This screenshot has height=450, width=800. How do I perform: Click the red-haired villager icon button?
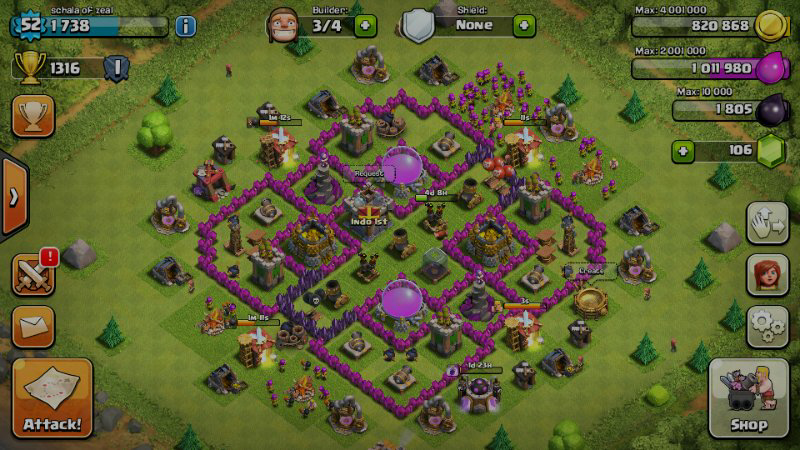768,275
